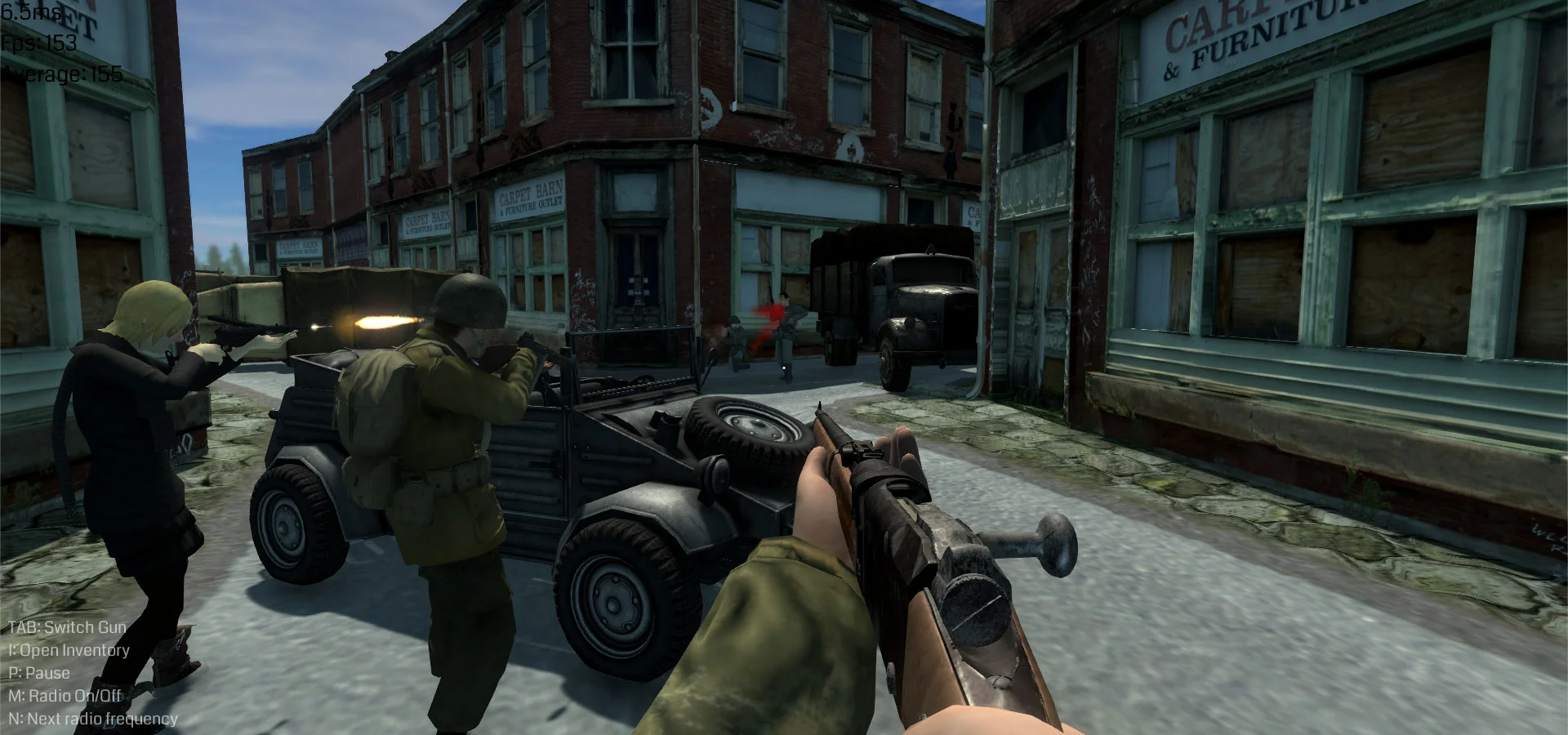Image resolution: width=1568 pixels, height=735 pixels.
Task: Click the "Average: 155" stats line
Action: point(61,74)
